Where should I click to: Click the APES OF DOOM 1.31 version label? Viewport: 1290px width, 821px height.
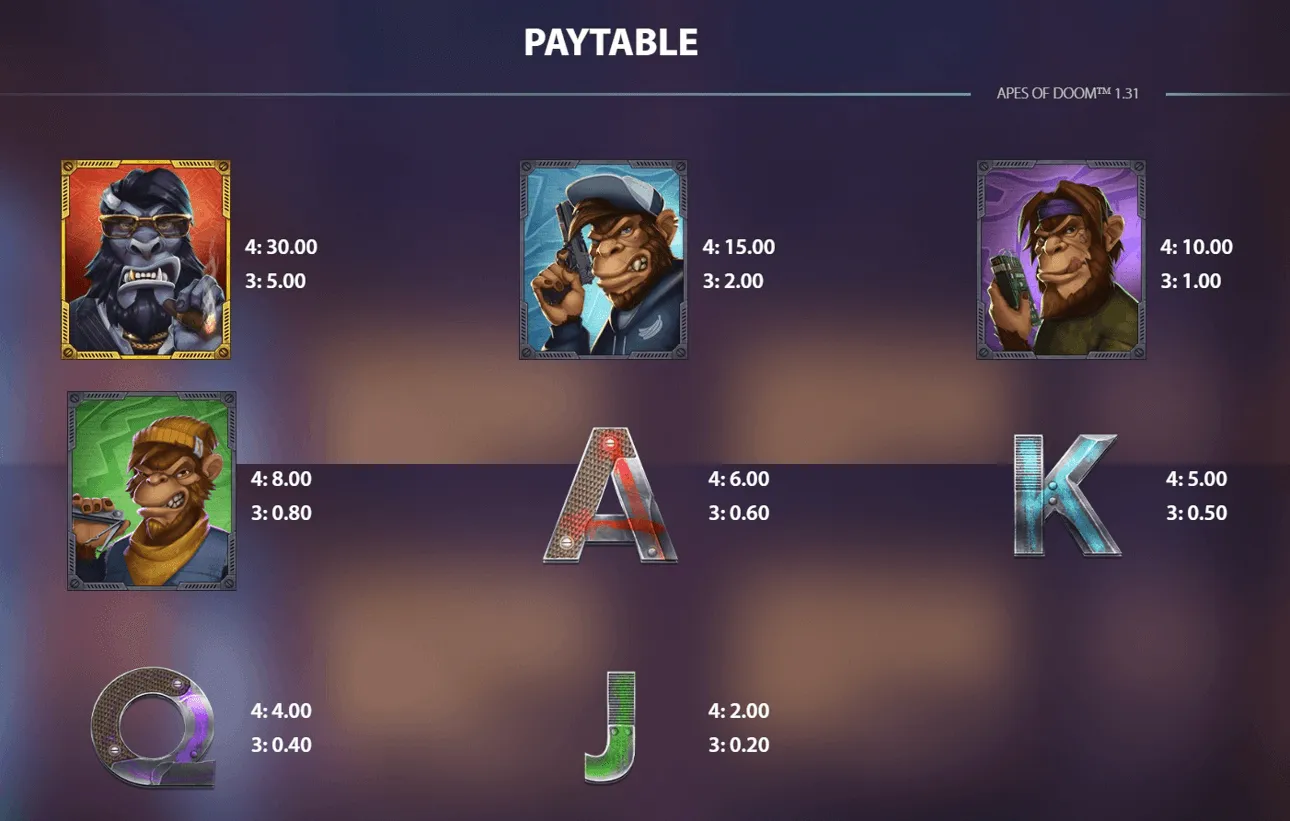1073,92
